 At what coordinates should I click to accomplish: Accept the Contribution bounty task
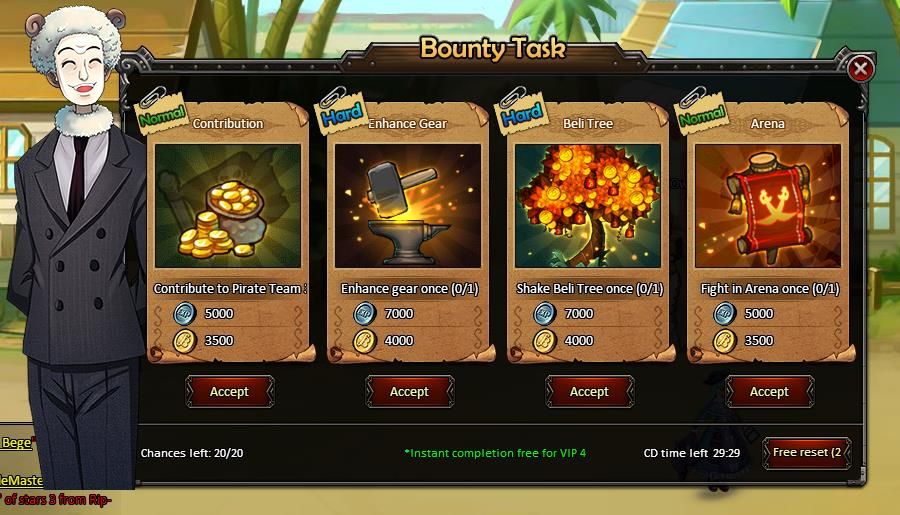[229, 392]
